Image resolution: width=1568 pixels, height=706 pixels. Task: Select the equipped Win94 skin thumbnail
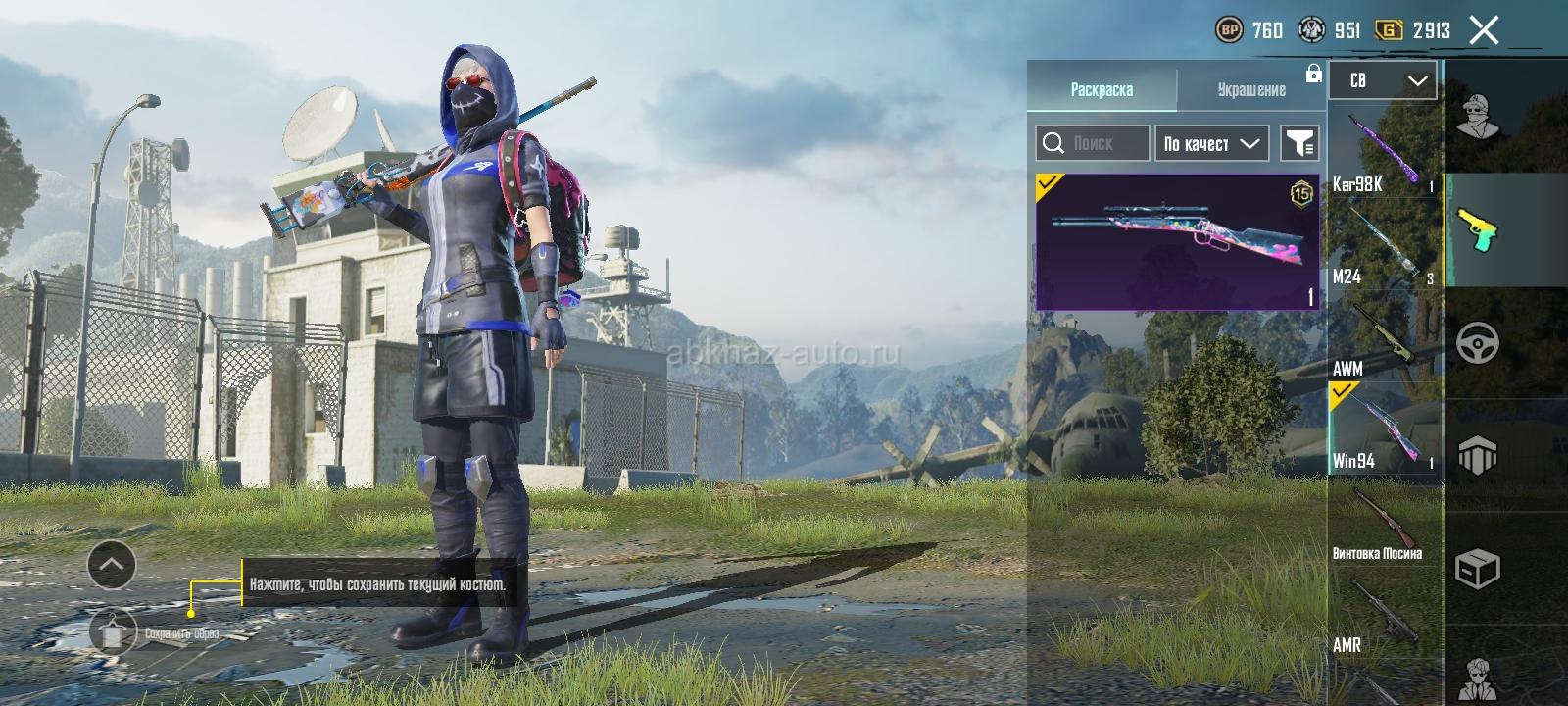(1177, 242)
